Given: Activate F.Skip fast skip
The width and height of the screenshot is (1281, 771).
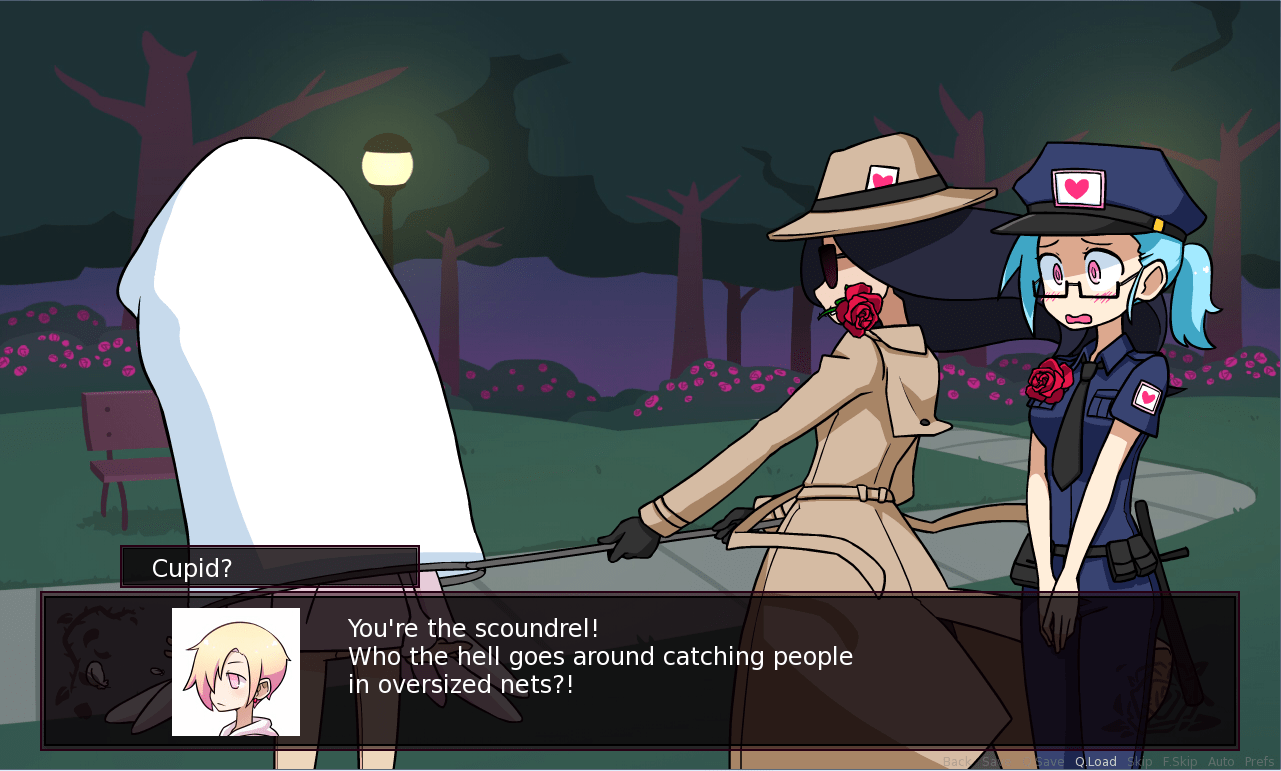Looking at the screenshot, I should coord(1180,762).
